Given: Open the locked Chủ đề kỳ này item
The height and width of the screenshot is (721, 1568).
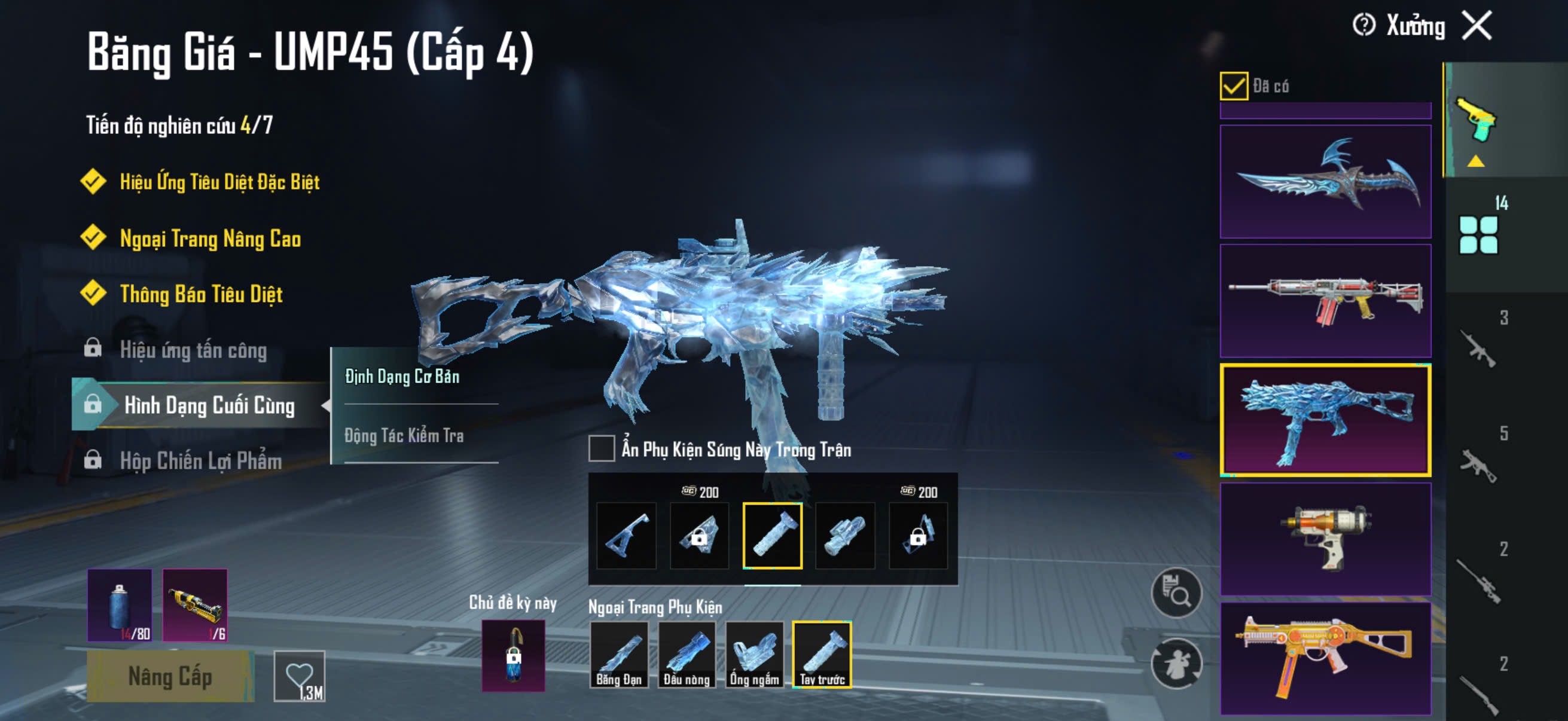Looking at the screenshot, I should click(513, 656).
